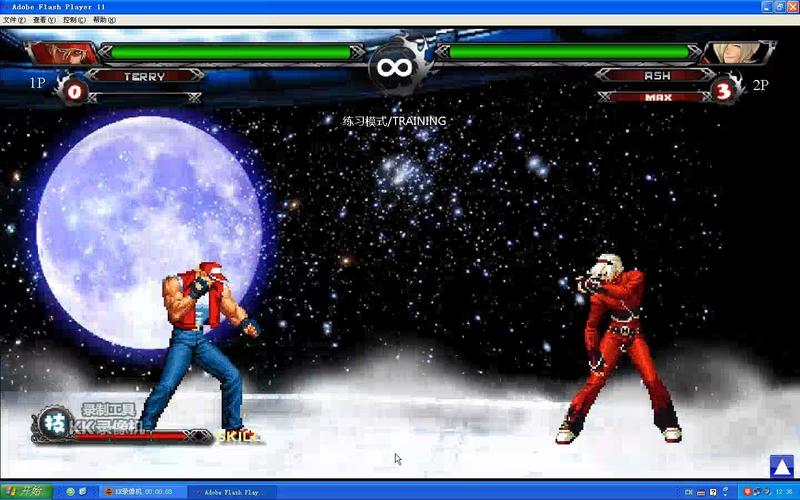
Task: Click Terry's character portrait
Action: [58, 52]
